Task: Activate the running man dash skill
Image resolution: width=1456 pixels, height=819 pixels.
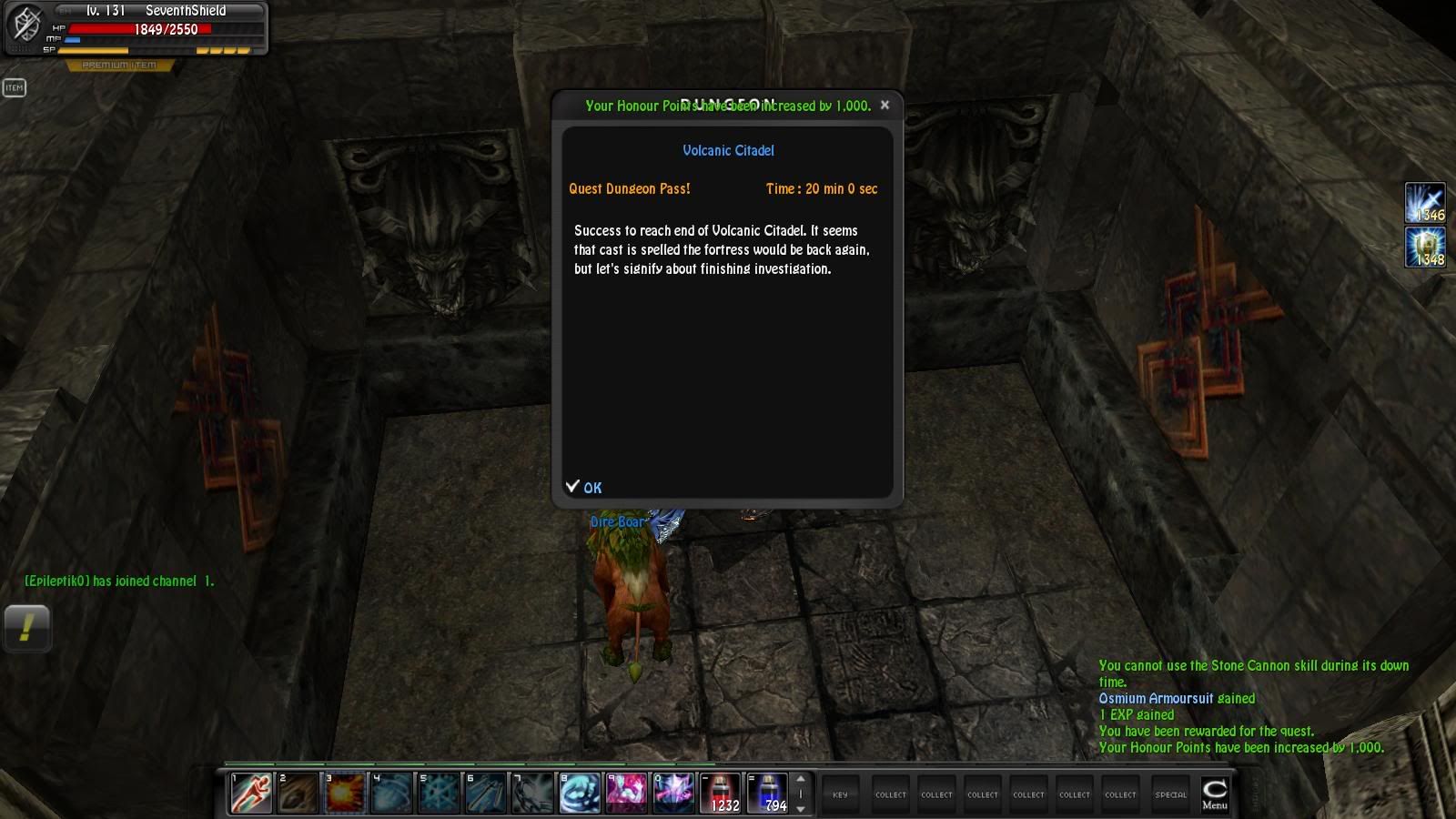Action: pyautogui.click(x=250, y=793)
